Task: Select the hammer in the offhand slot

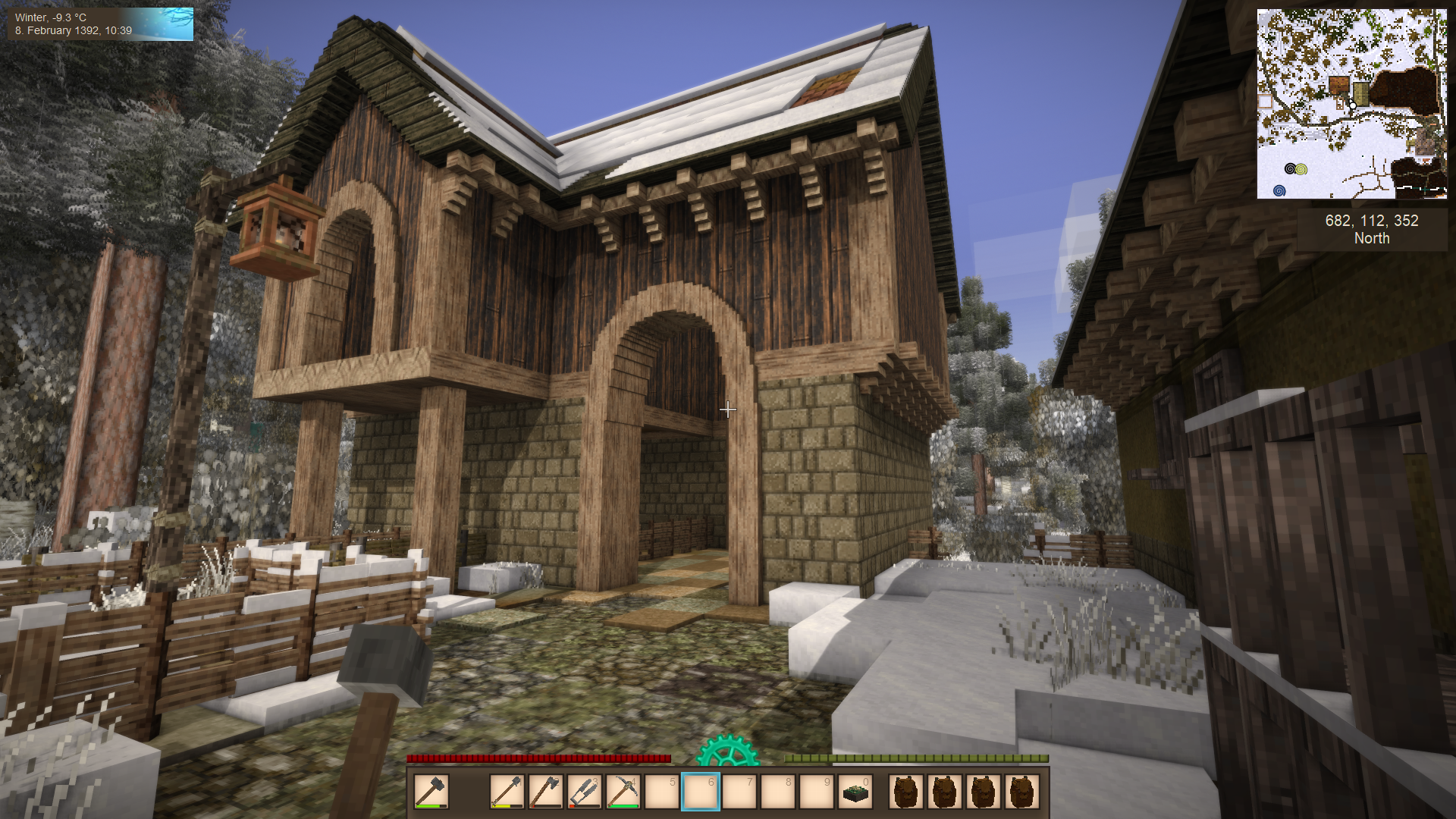Action: pyautogui.click(x=431, y=792)
